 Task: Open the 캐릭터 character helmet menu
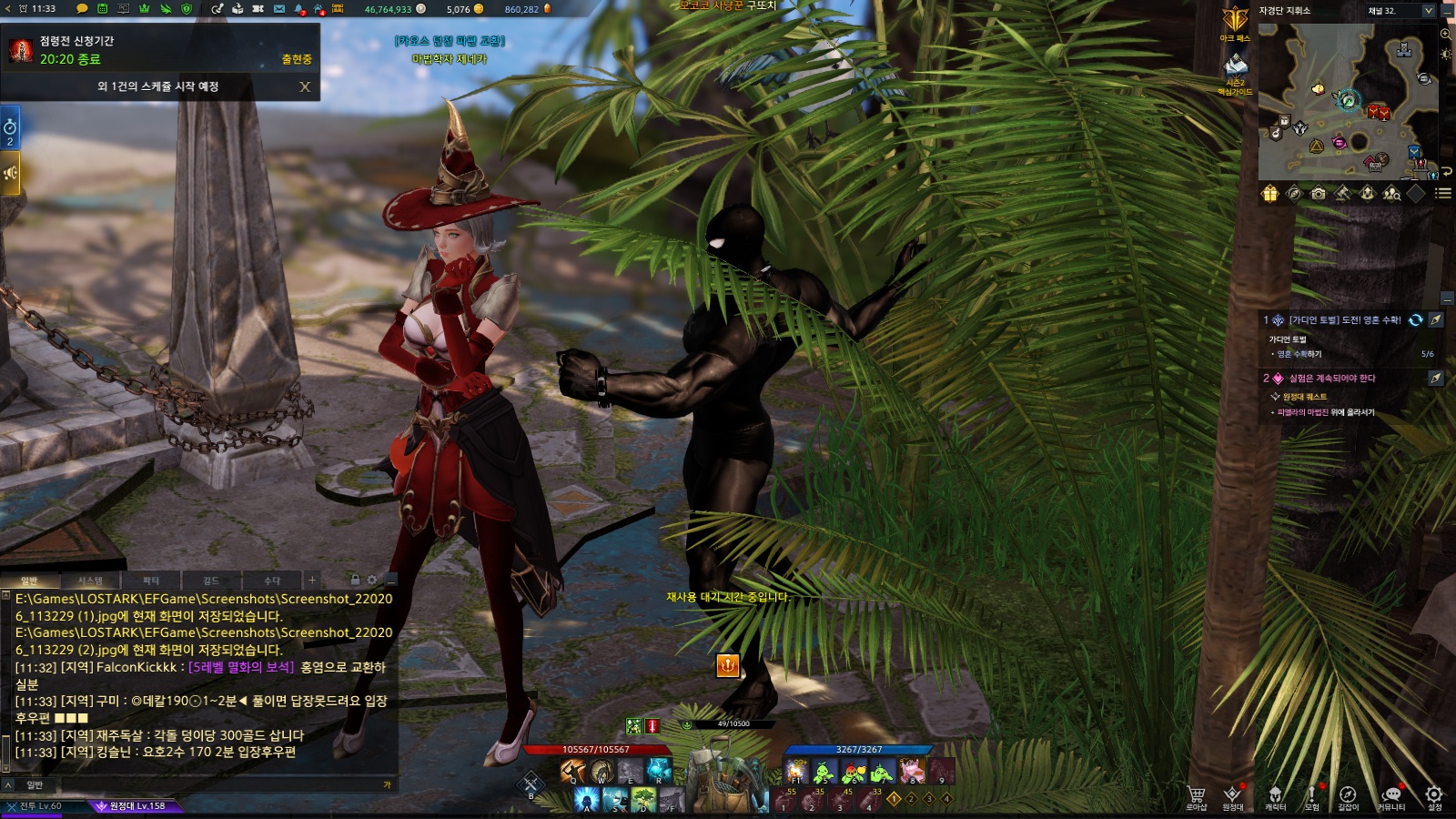point(1275,795)
